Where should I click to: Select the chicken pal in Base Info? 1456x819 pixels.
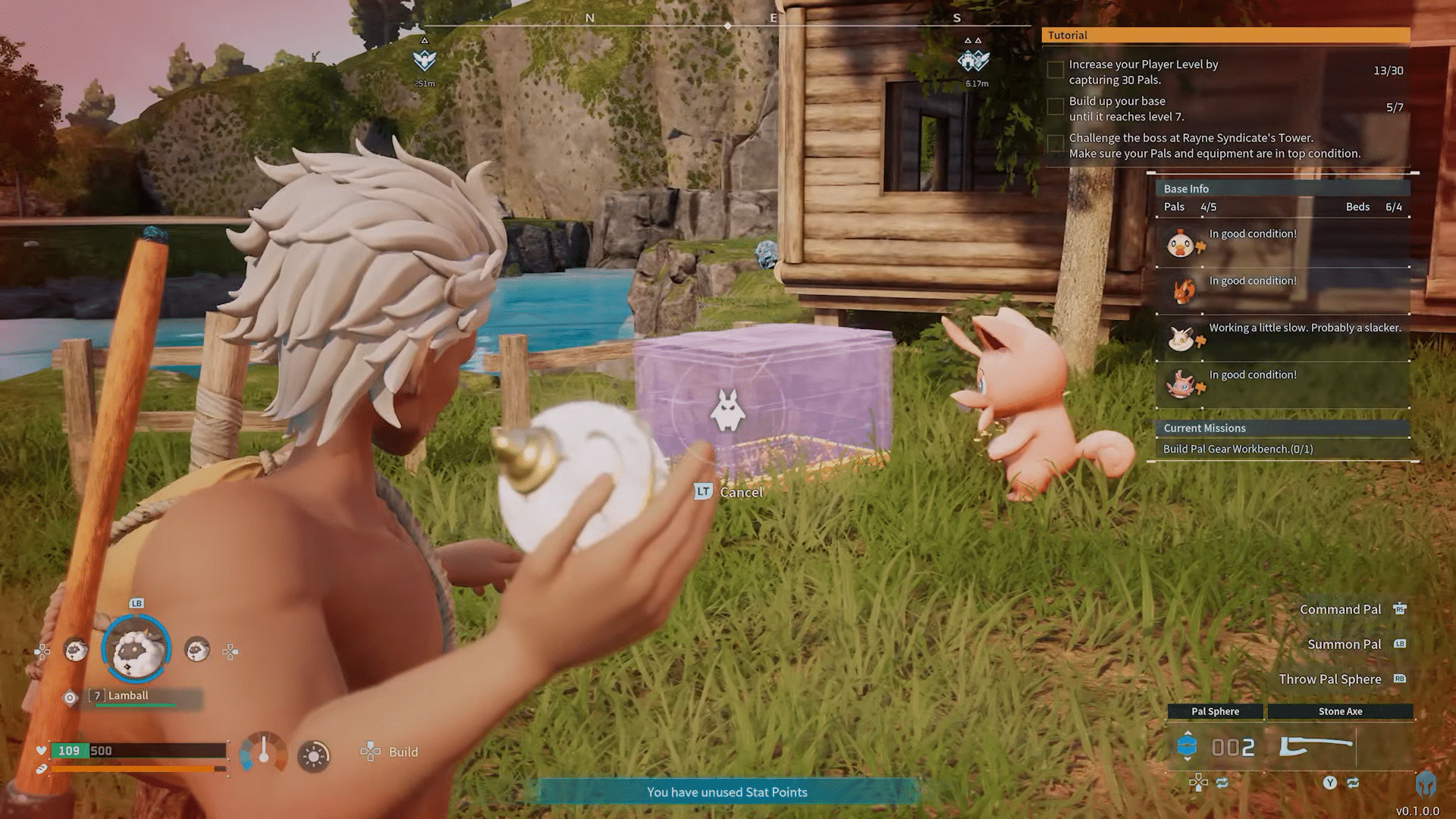1180,244
